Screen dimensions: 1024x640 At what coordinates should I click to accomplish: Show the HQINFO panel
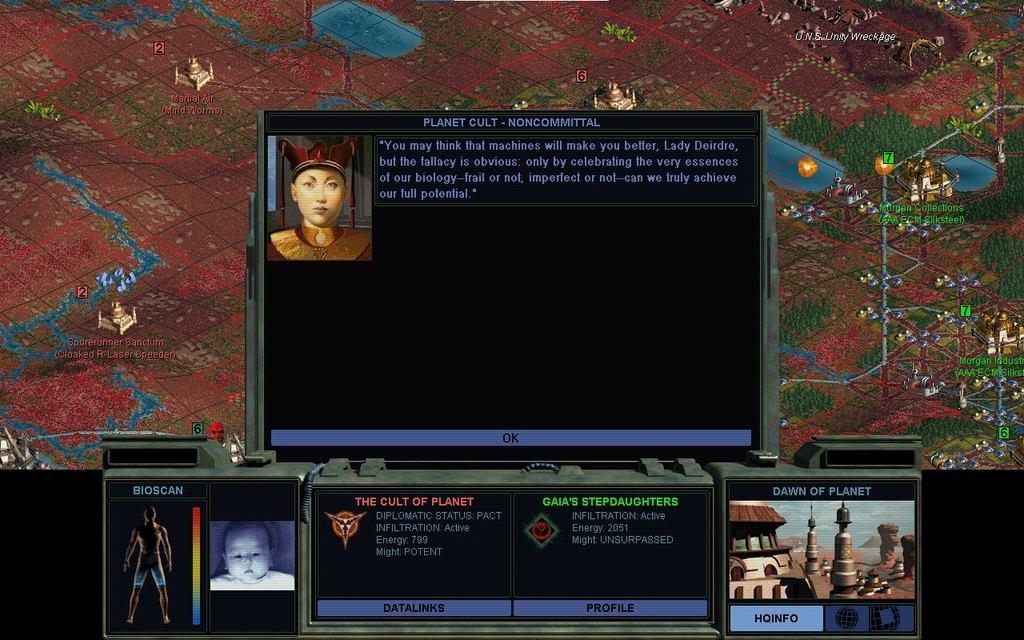coord(775,618)
